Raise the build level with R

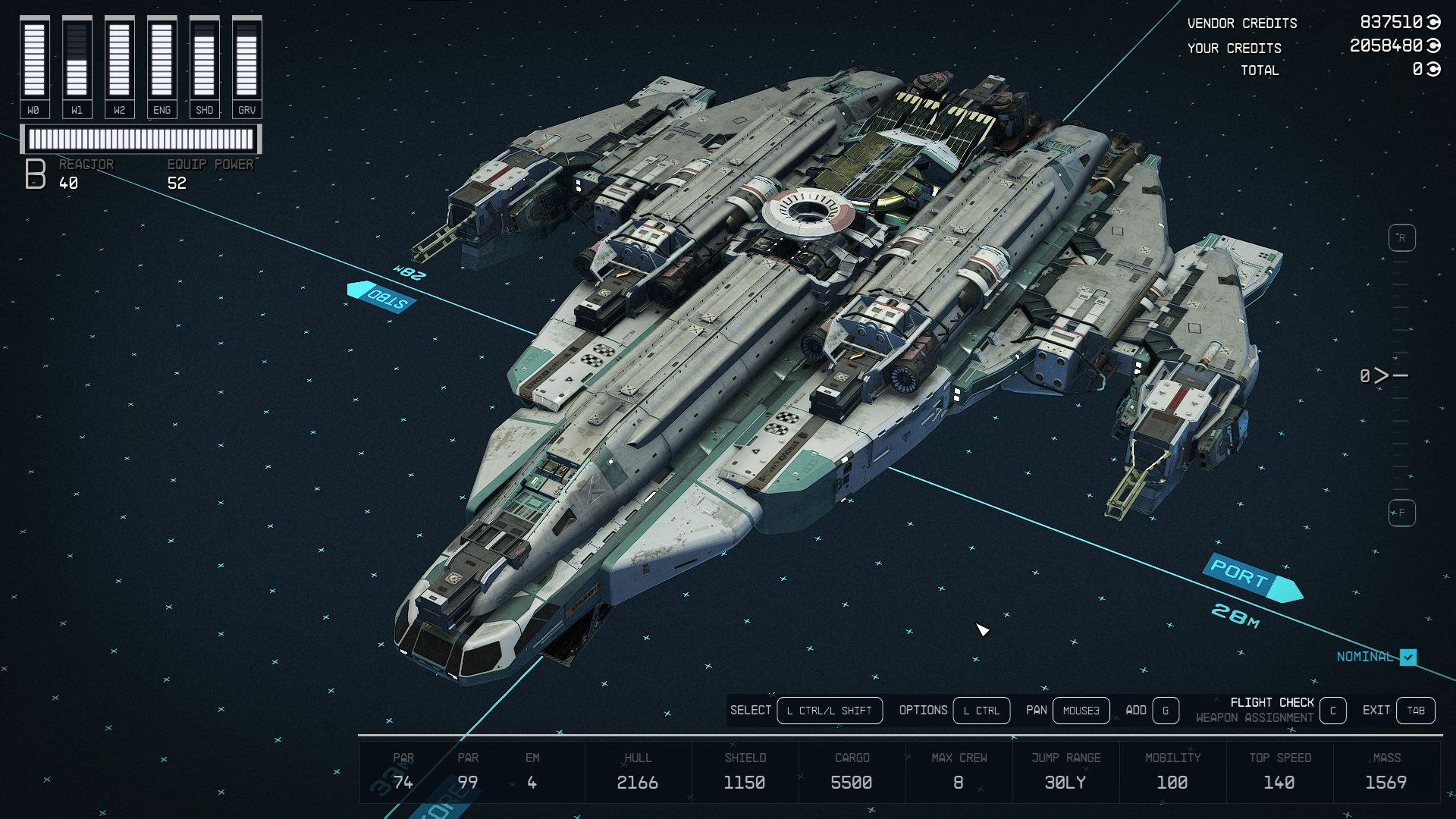[1401, 238]
